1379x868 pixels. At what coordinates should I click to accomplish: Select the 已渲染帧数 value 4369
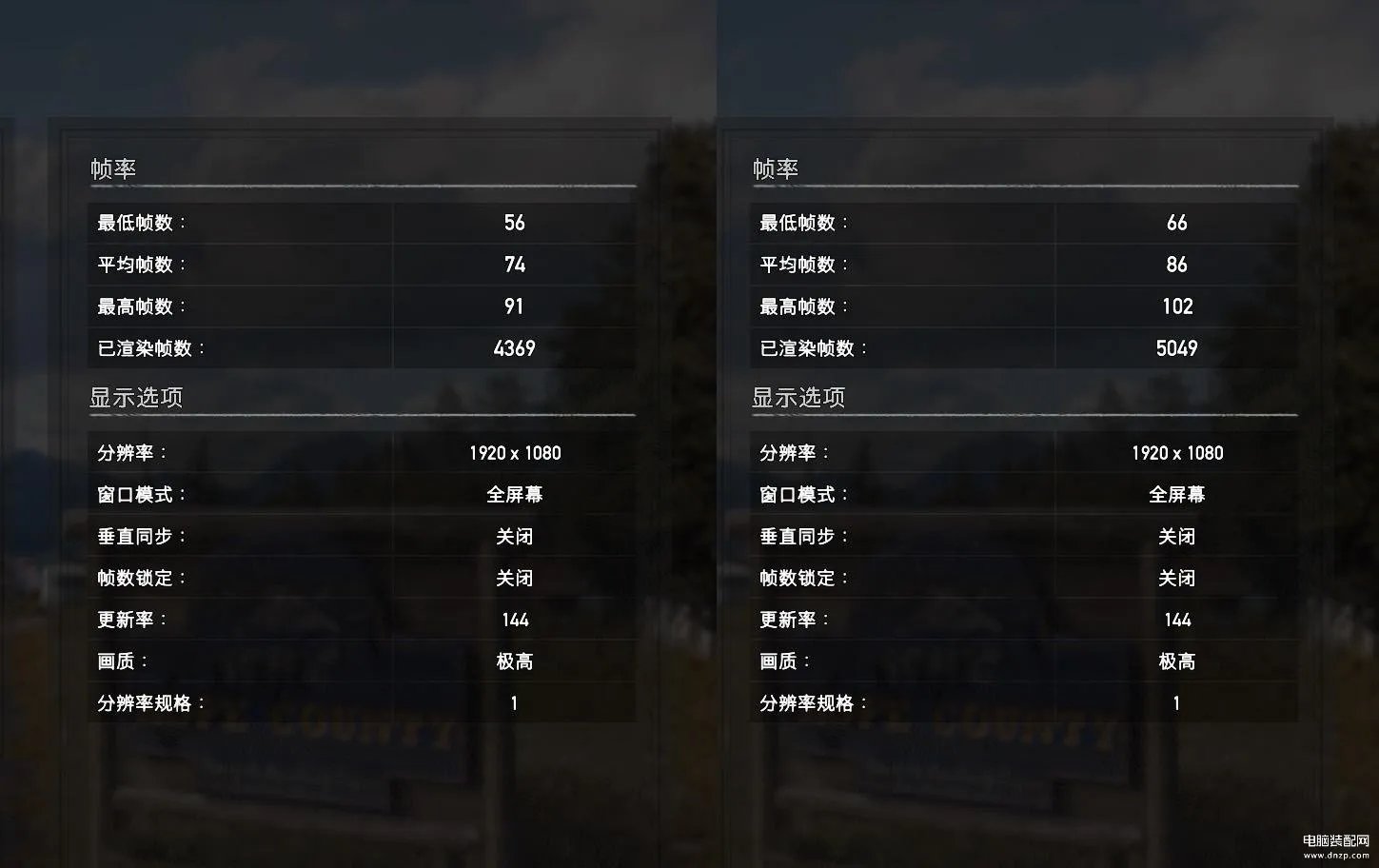[514, 347]
